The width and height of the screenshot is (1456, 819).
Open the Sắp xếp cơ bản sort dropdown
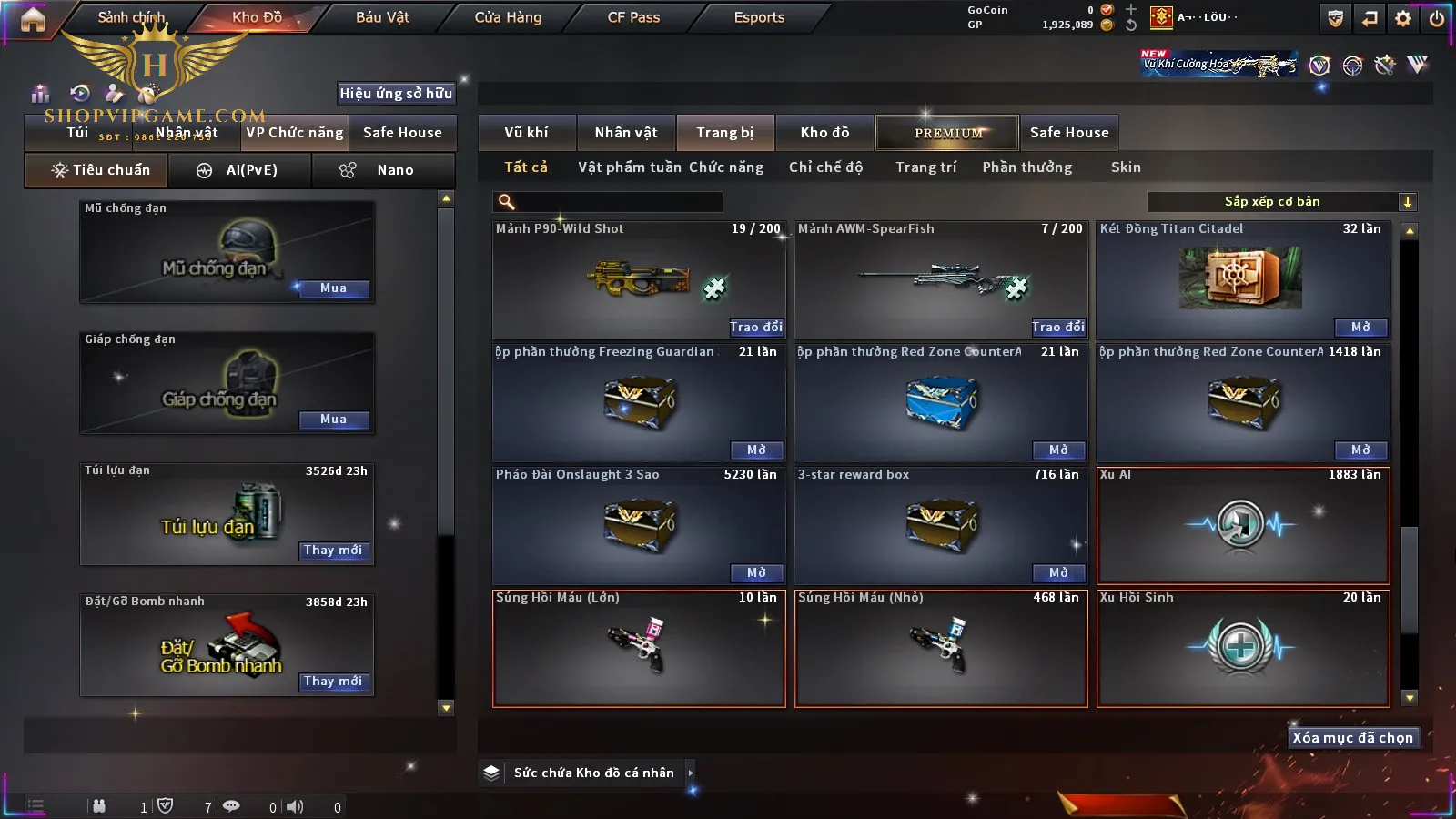pos(1281,202)
